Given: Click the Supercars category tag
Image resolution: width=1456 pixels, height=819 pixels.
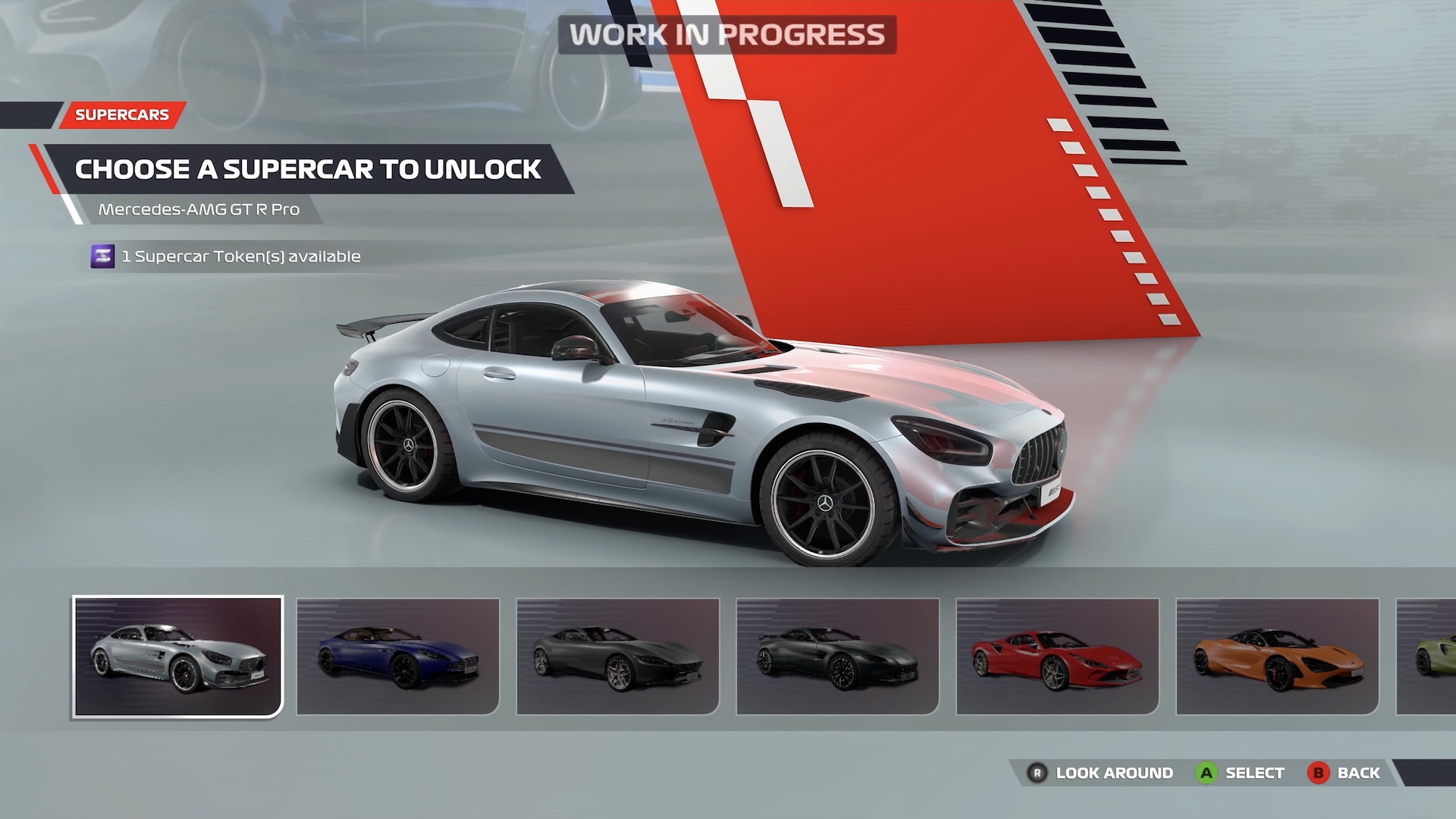Looking at the screenshot, I should [122, 115].
